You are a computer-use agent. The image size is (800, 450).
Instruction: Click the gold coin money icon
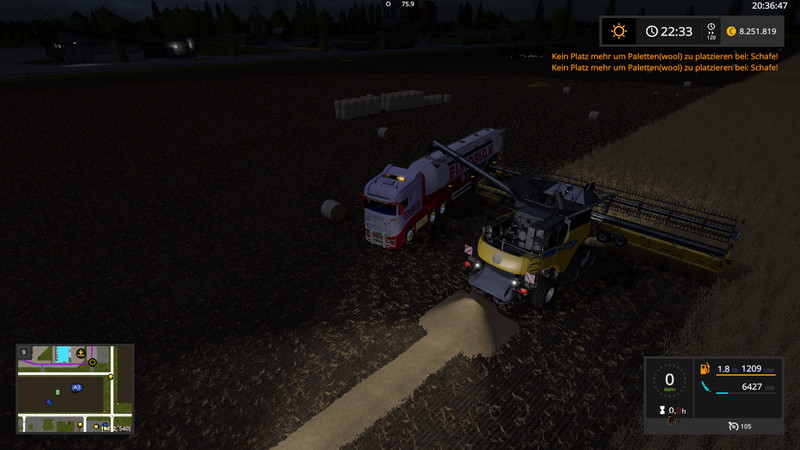[730, 32]
